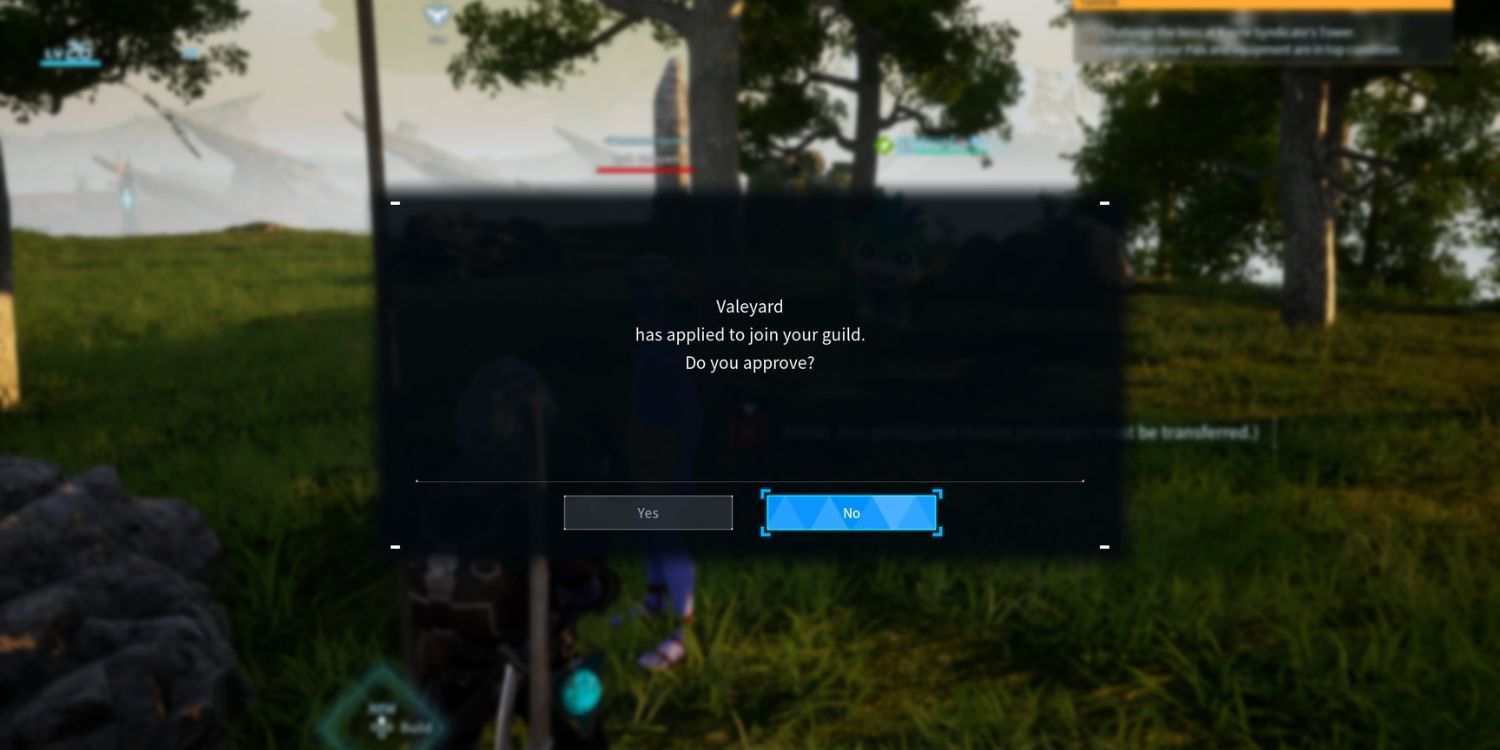Click the red enemy health bar mid-screen
Viewport: 1500px width, 750px height.
(646, 170)
